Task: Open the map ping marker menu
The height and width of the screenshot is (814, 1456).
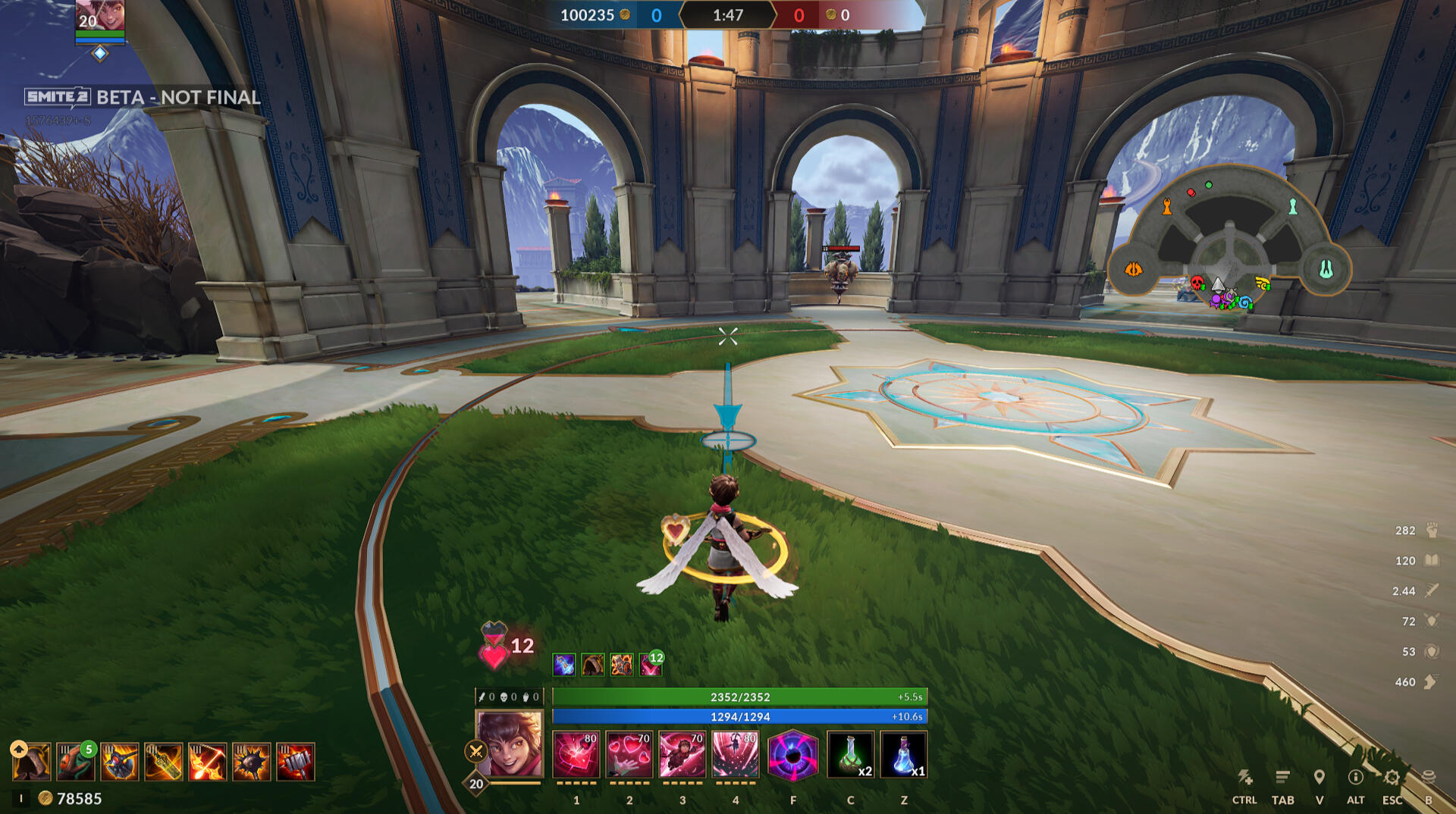Action: pos(1319,778)
